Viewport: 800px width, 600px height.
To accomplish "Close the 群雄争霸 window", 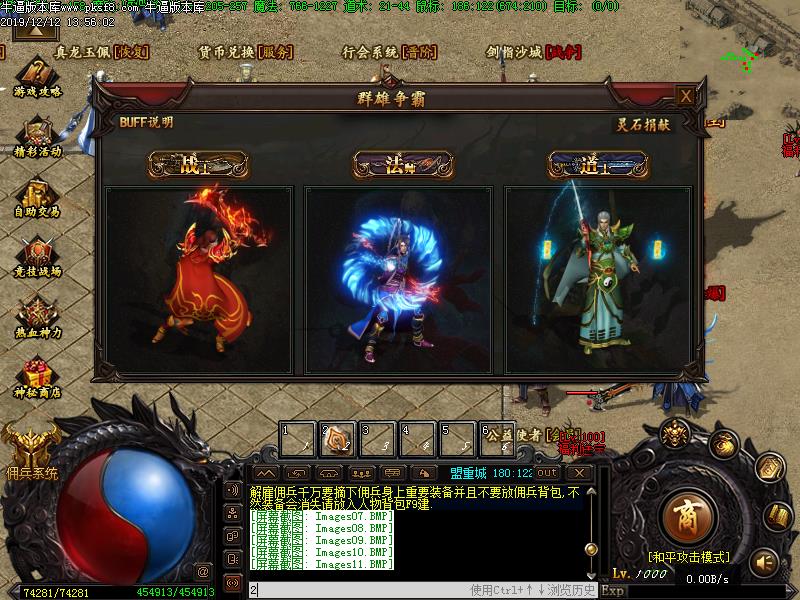I will (685, 96).
